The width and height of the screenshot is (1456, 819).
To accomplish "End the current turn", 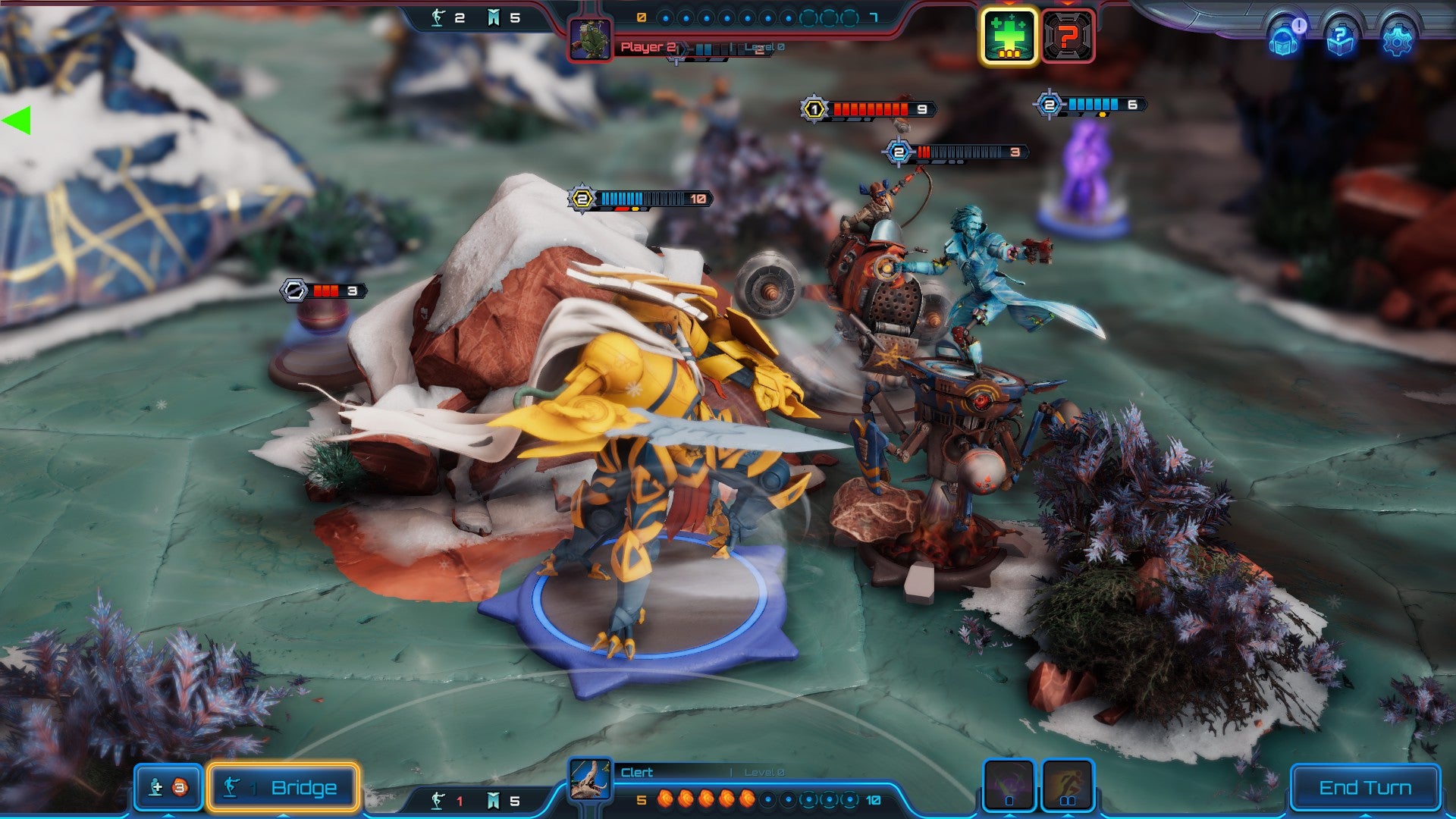I will point(1364,788).
